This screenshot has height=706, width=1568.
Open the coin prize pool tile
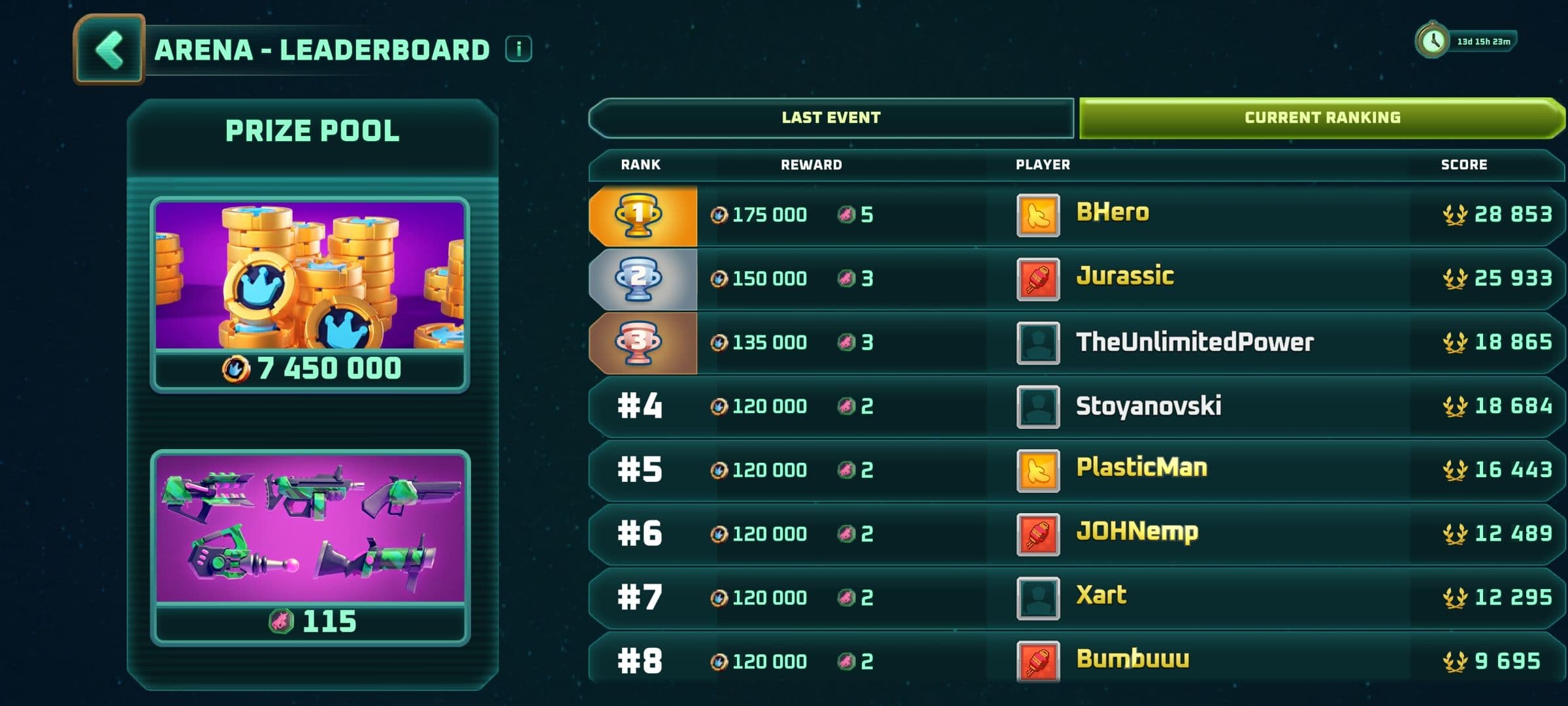310,294
